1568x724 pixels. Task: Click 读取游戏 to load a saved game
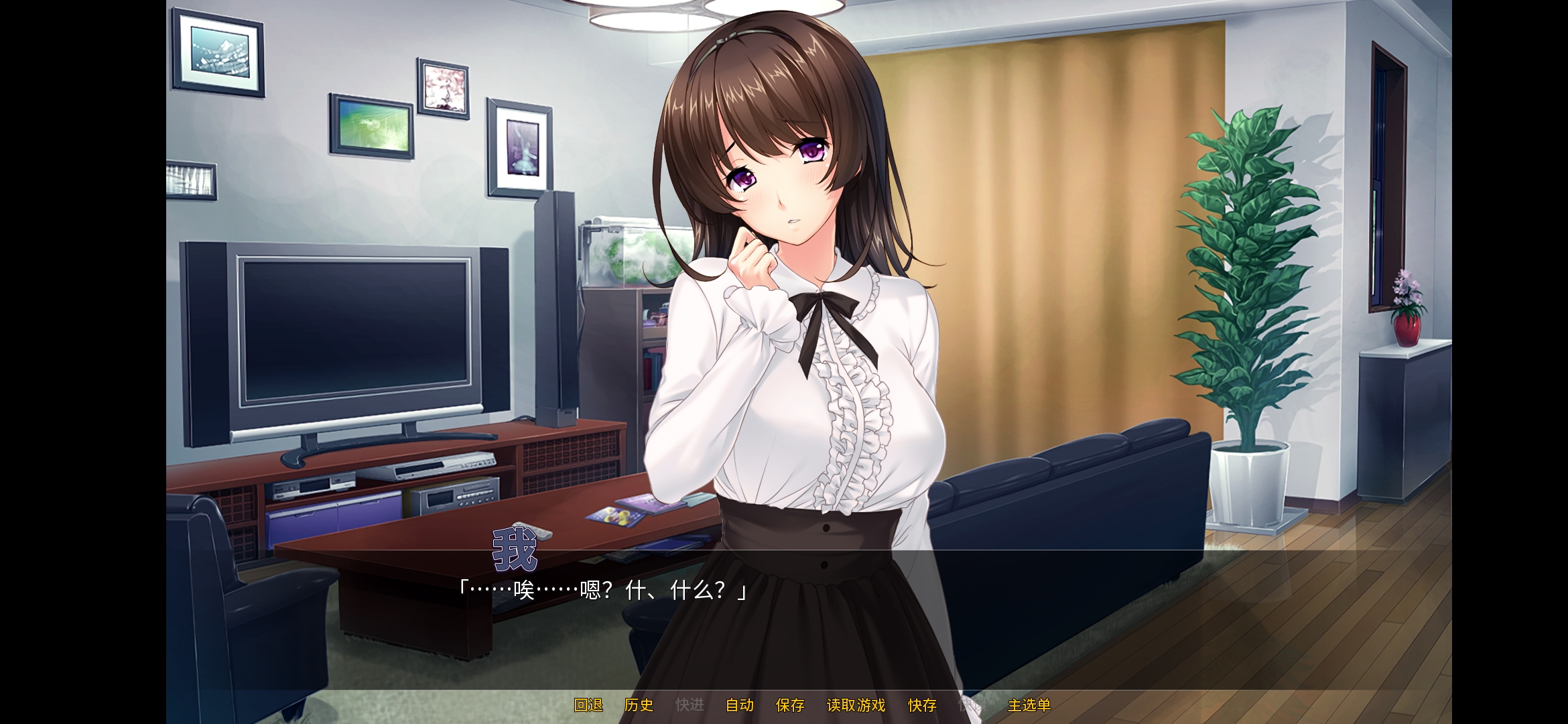point(856,706)
